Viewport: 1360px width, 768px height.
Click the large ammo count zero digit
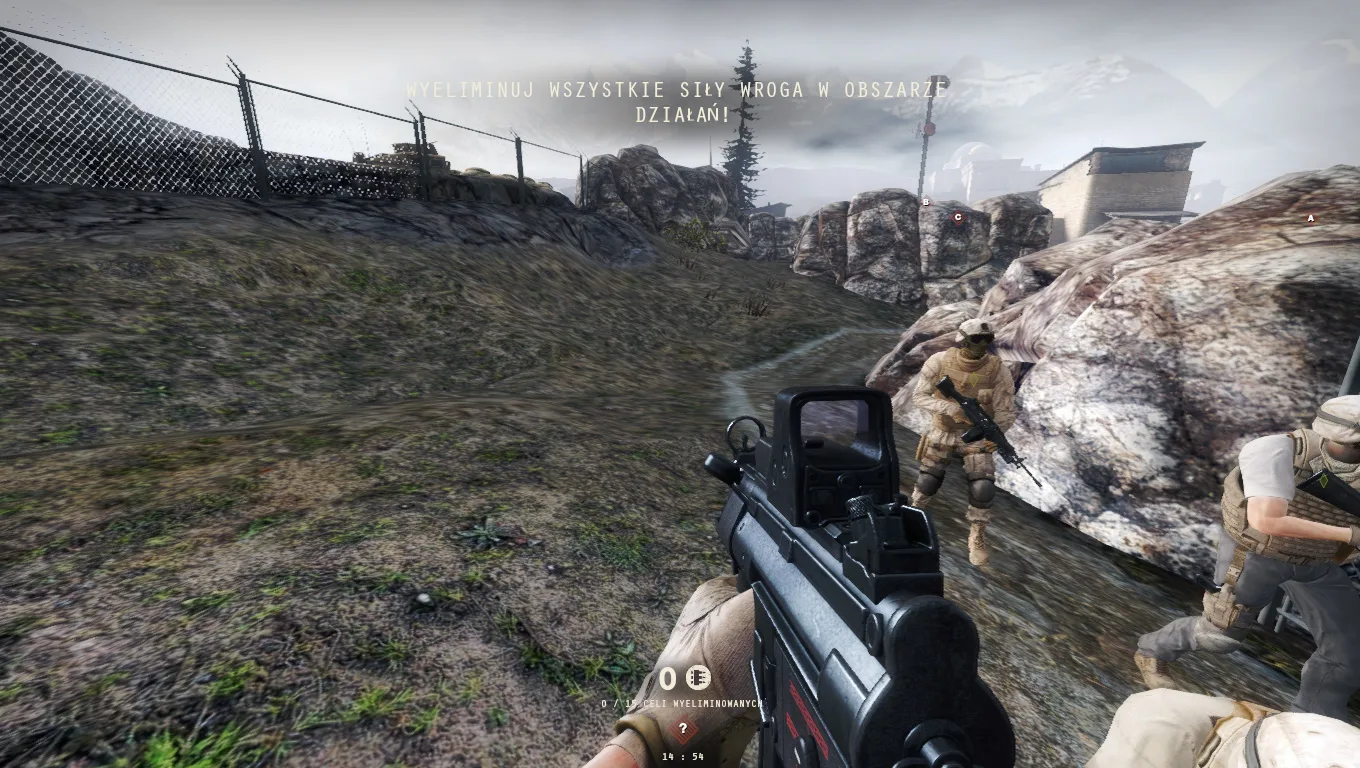pos(666,677)
